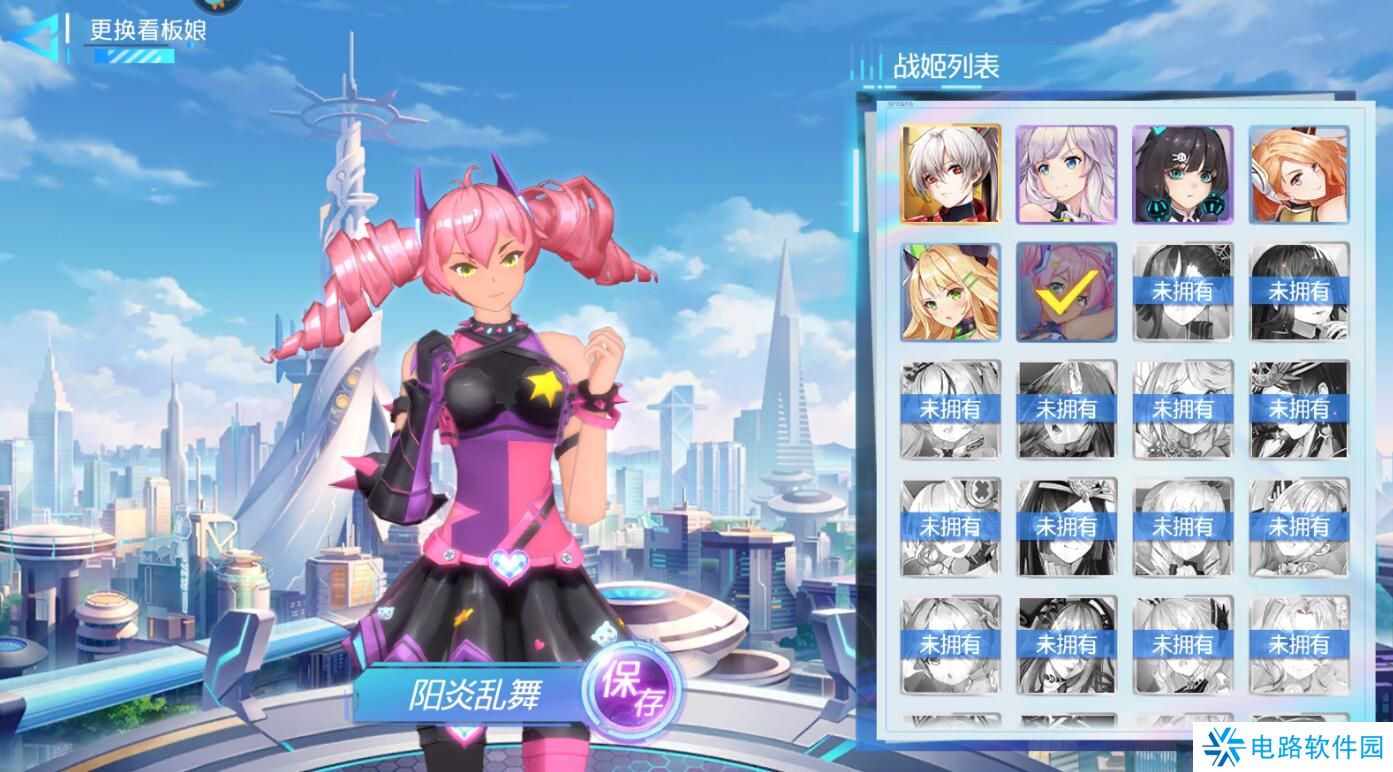Go back using the top-left arrow

(x=32, y=38)
